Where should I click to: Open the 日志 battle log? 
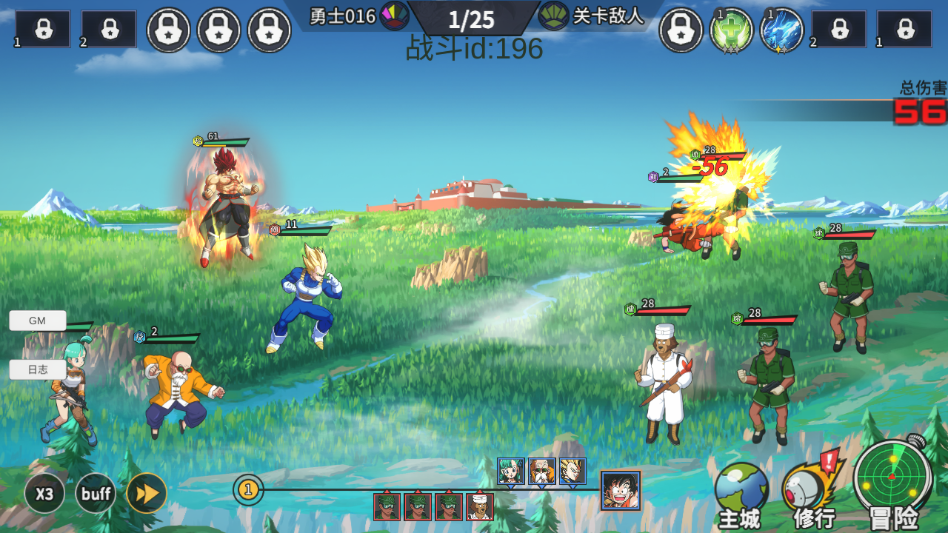(x=37, y=369)
